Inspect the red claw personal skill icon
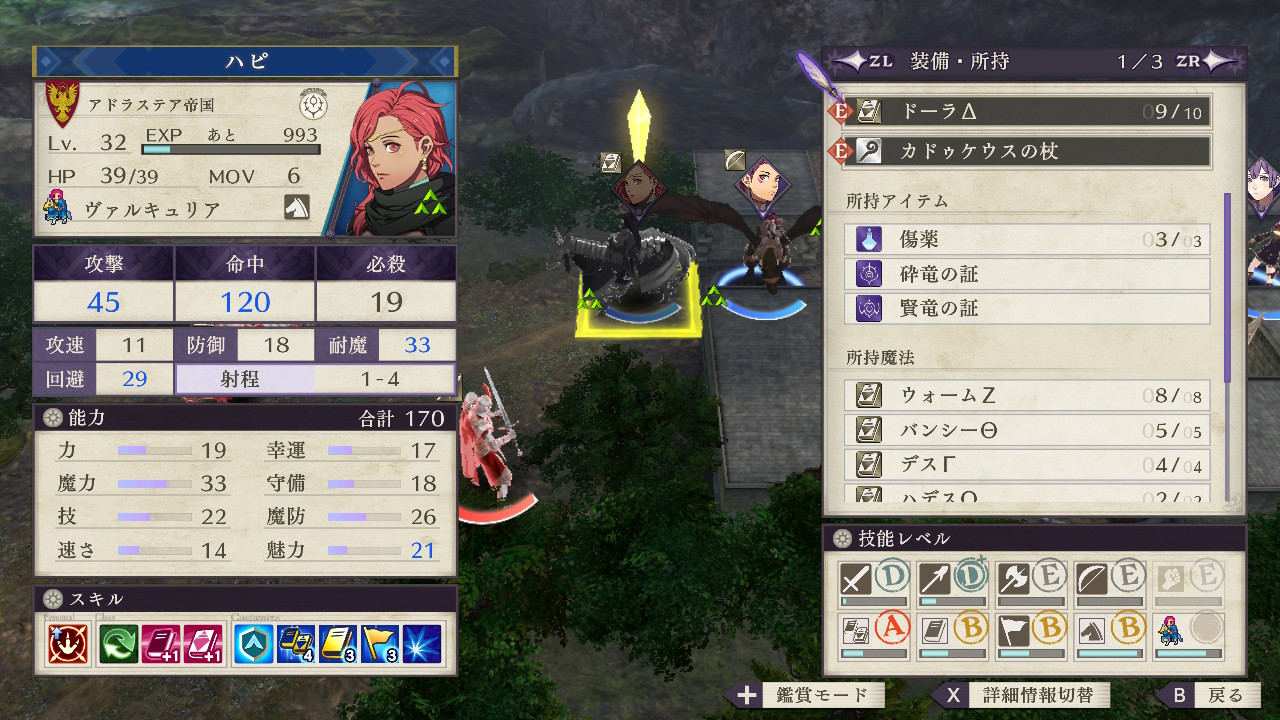Screen dimensions: 1280x720 click(67, 645)
